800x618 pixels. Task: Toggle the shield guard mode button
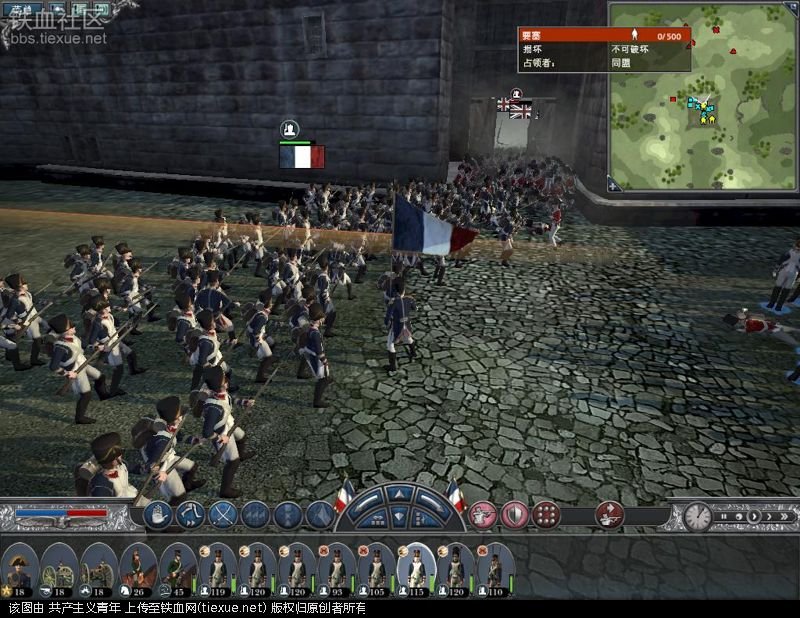[x=514, y=515]
